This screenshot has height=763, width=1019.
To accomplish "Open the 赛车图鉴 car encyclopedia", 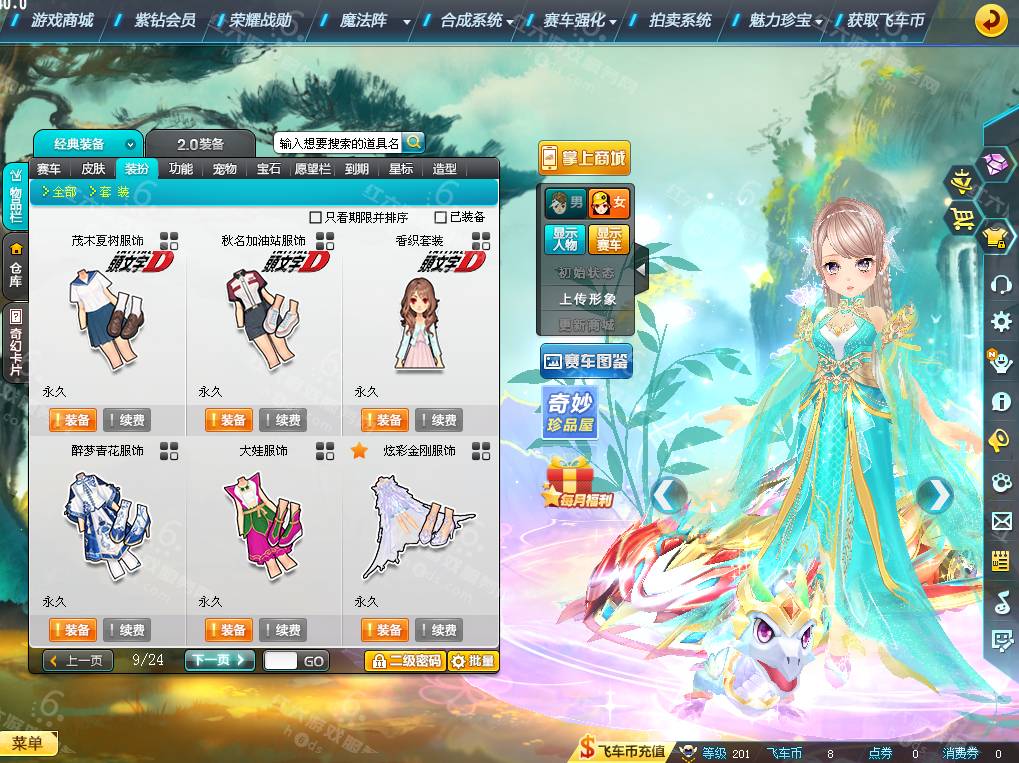I will (586, 361).
